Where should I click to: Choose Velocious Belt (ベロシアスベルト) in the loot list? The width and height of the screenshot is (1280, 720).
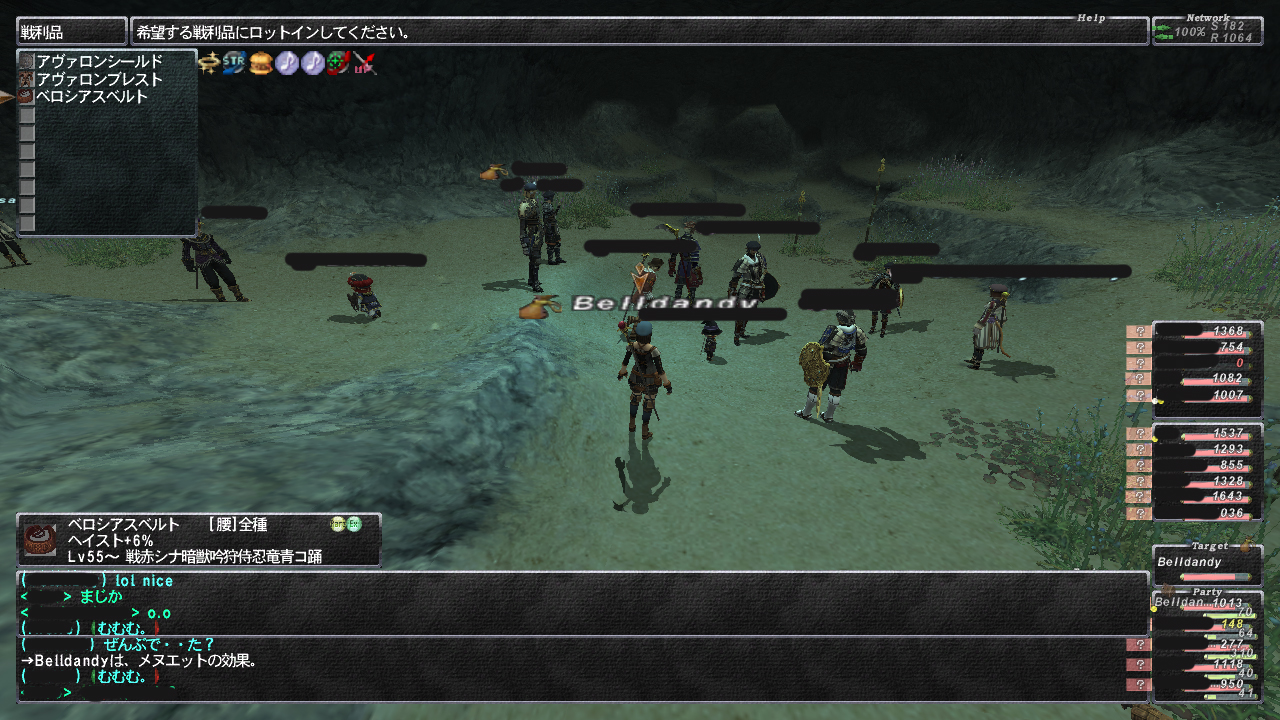click(x=92, y=97)
